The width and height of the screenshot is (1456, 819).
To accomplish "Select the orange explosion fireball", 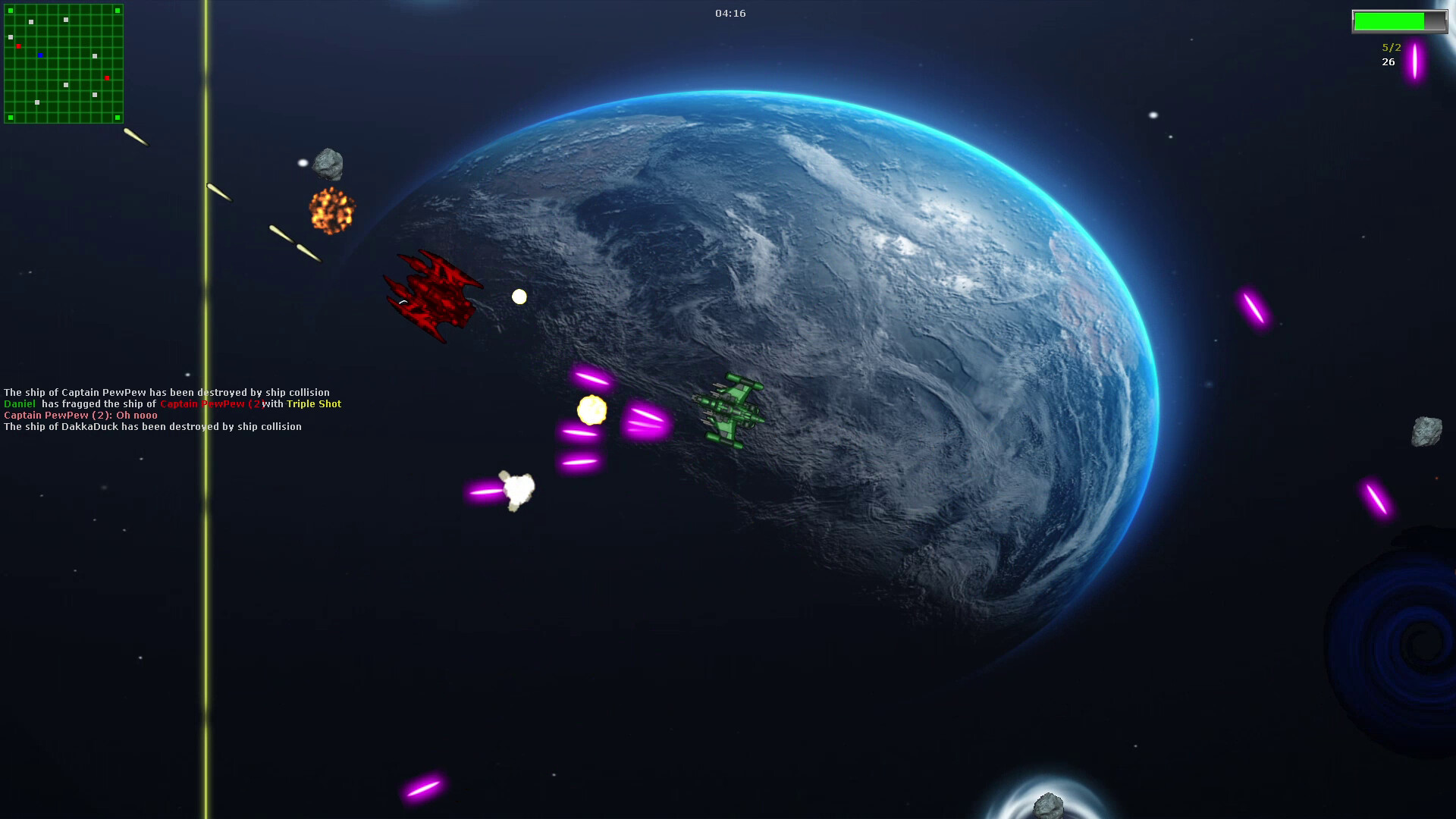I will [332, 211].
